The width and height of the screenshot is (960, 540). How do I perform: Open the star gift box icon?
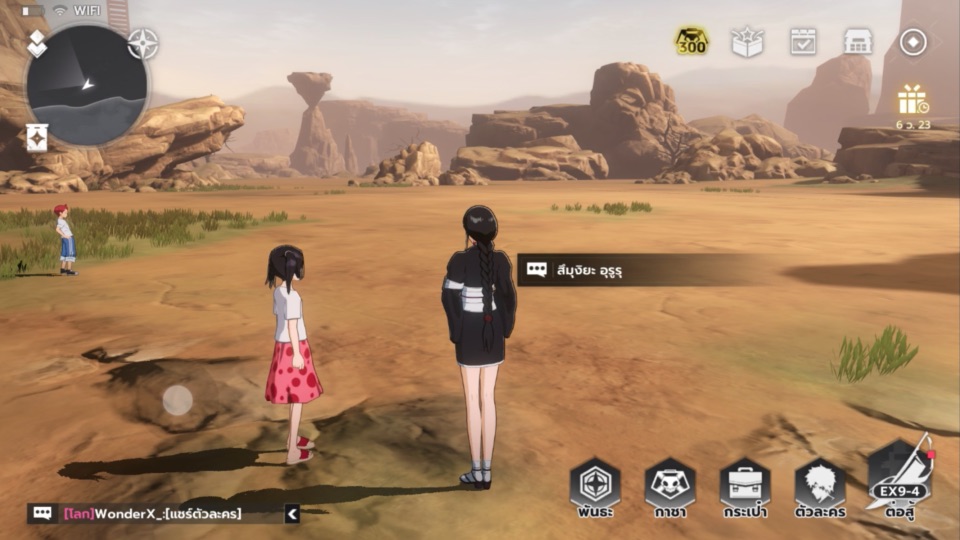click(747, 41)
